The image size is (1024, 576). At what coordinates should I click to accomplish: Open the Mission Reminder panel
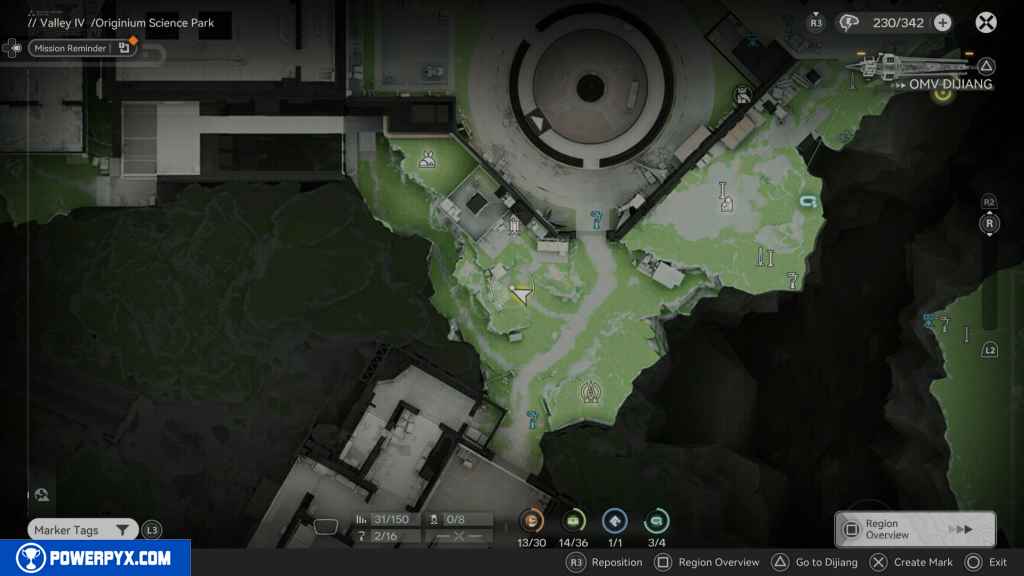[x=70, y=48]
